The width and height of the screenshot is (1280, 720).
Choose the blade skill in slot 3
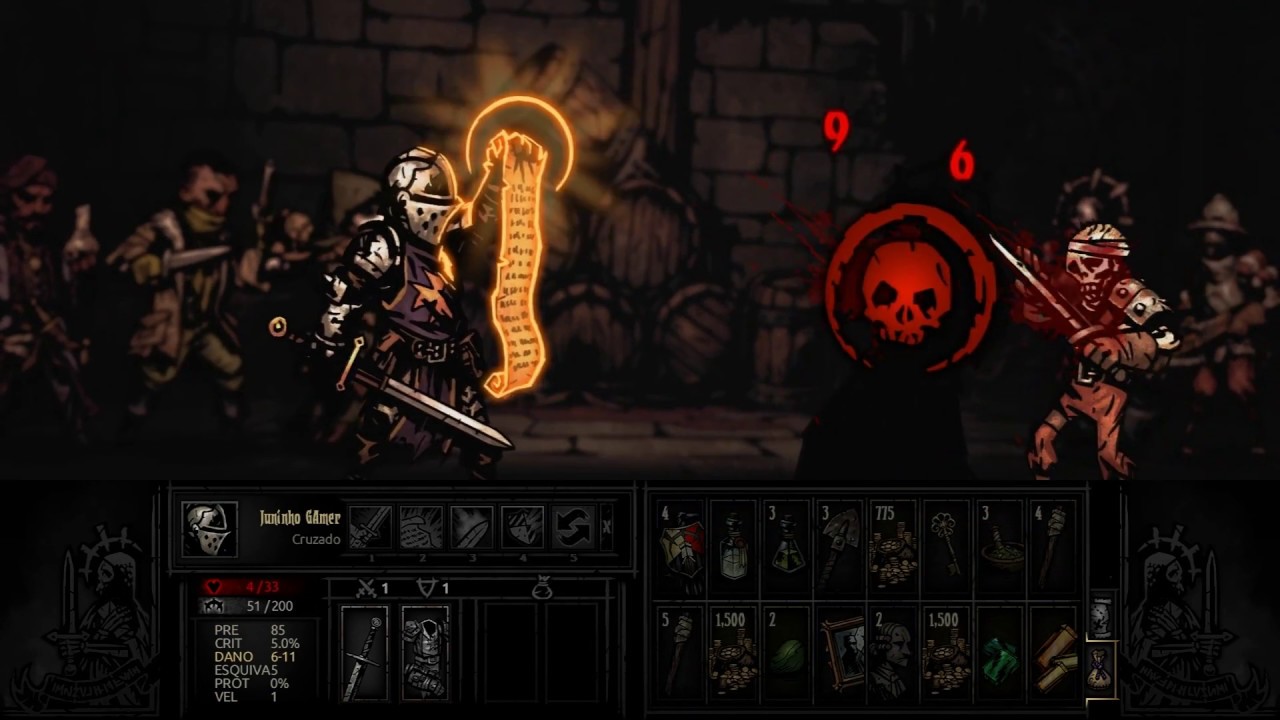471,527
